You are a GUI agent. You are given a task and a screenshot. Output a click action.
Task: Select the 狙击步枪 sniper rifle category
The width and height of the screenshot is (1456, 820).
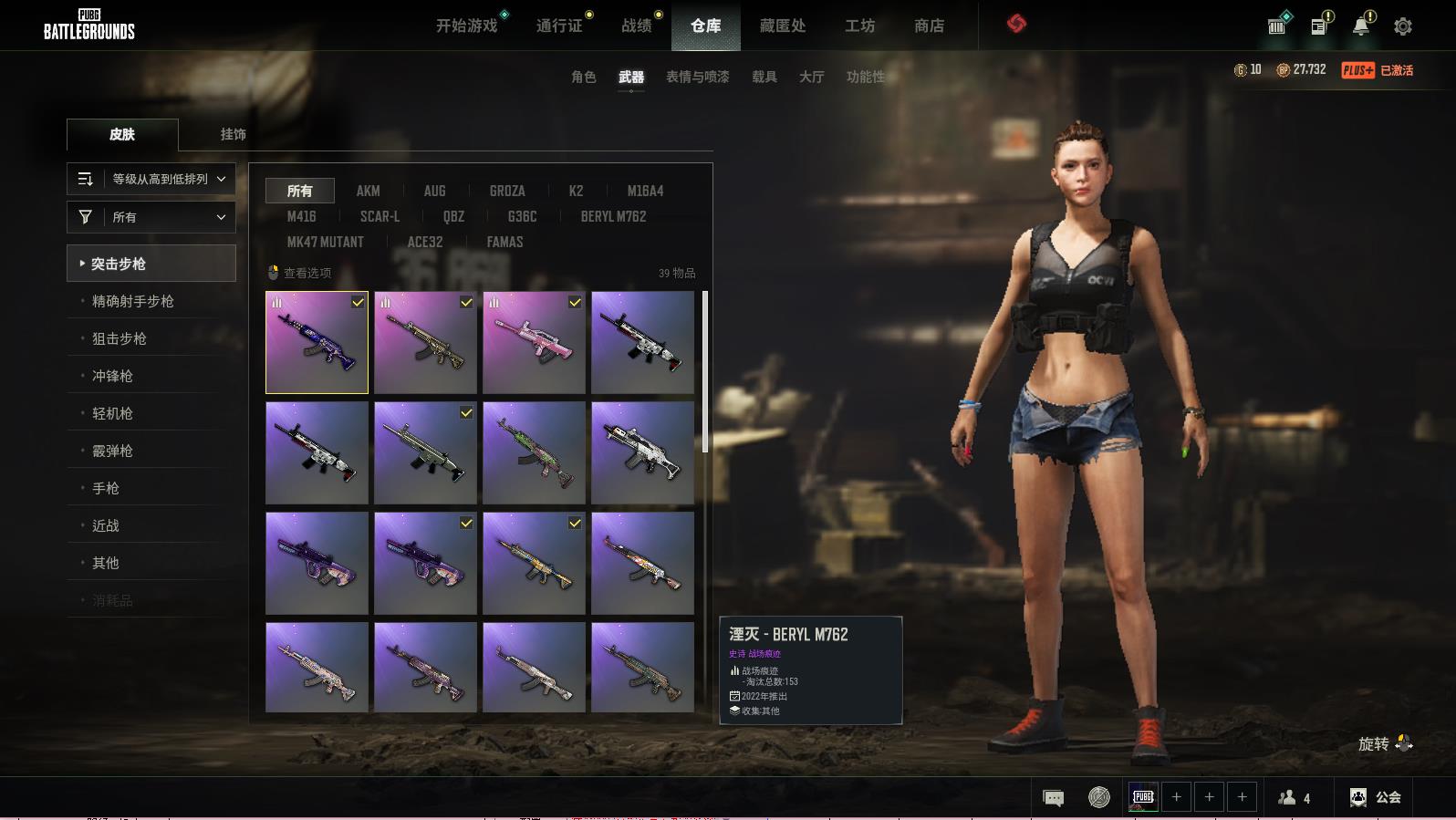120,338
